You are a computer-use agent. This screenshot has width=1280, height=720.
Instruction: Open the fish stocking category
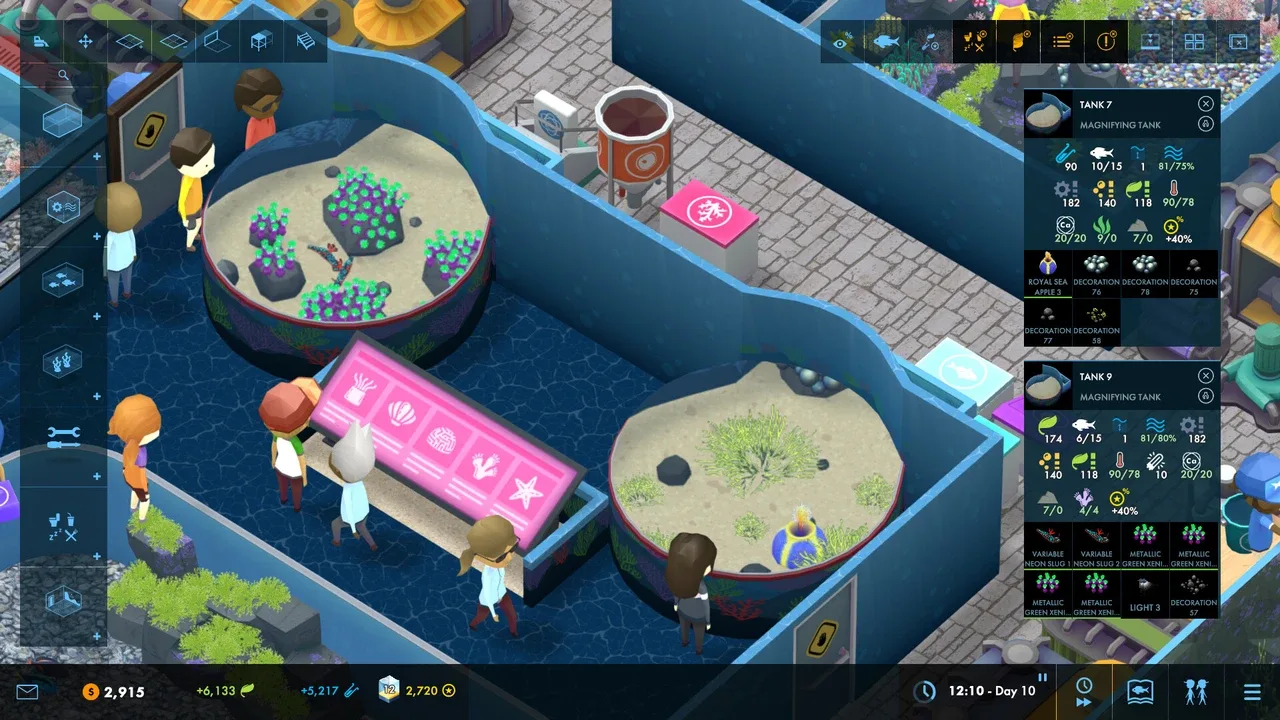tap(62, 281)
